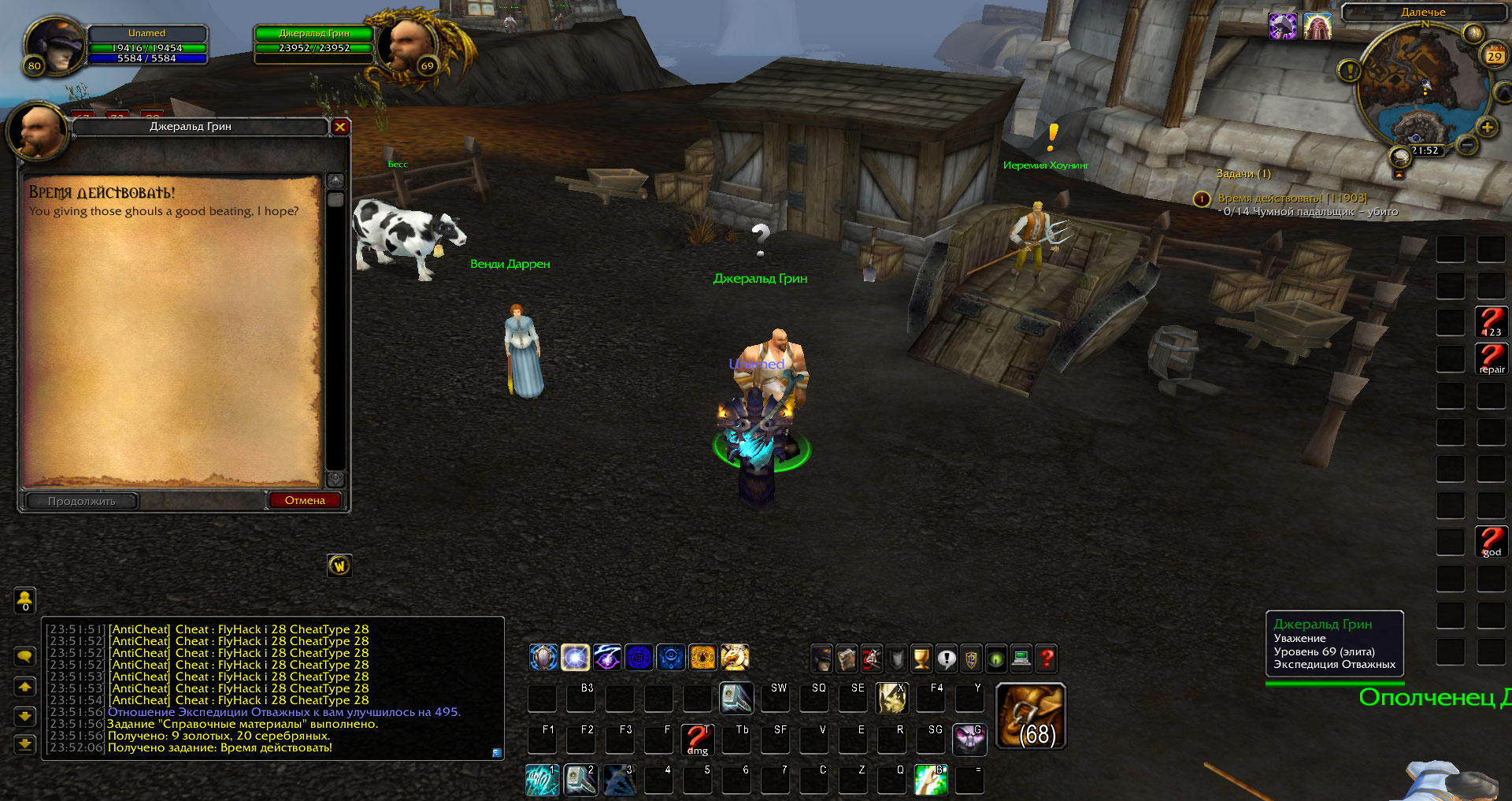Click the Unamed player portrait

(x=55, y=45)
